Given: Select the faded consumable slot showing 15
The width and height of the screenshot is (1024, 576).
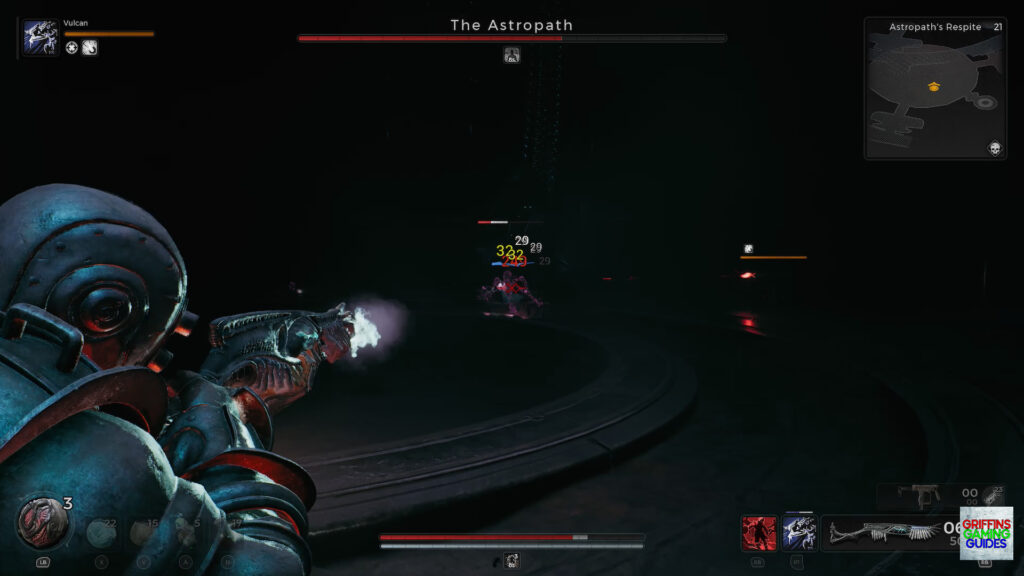Looking at the screenshot, I should point(144,532).
